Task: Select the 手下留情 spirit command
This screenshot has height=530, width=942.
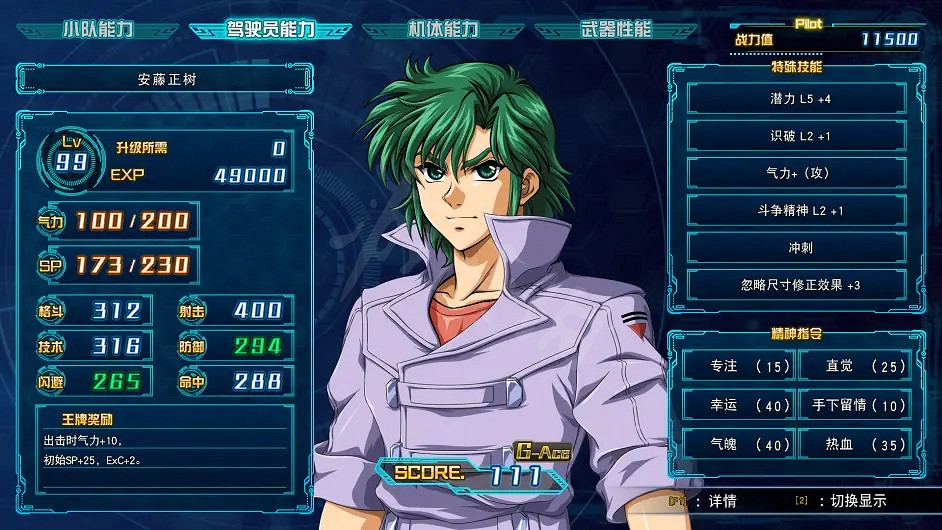Action: 854,405
